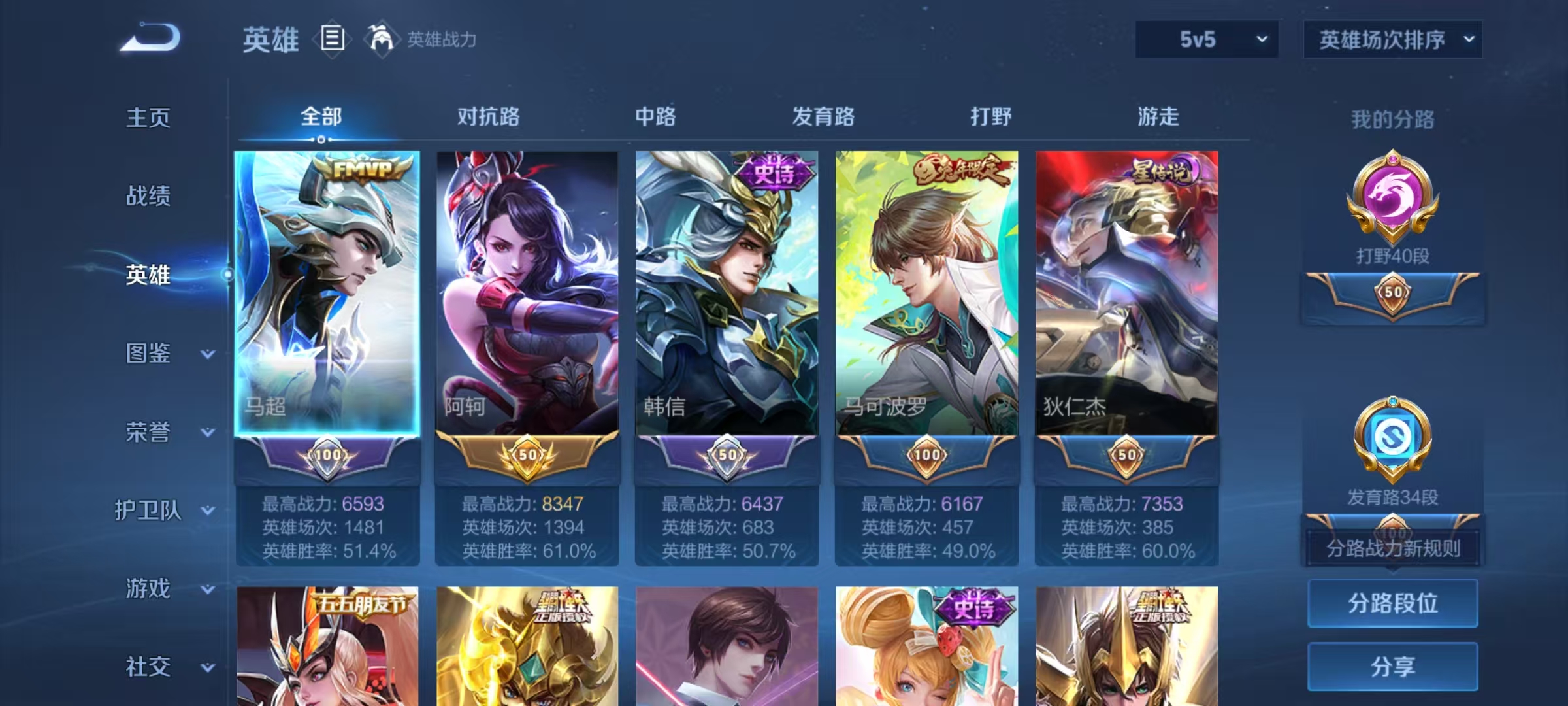The height and width of the screenshot is (706, 1568).
Task: Open the 英雄场次排序 sorting dropdown
Action: 1392,39
